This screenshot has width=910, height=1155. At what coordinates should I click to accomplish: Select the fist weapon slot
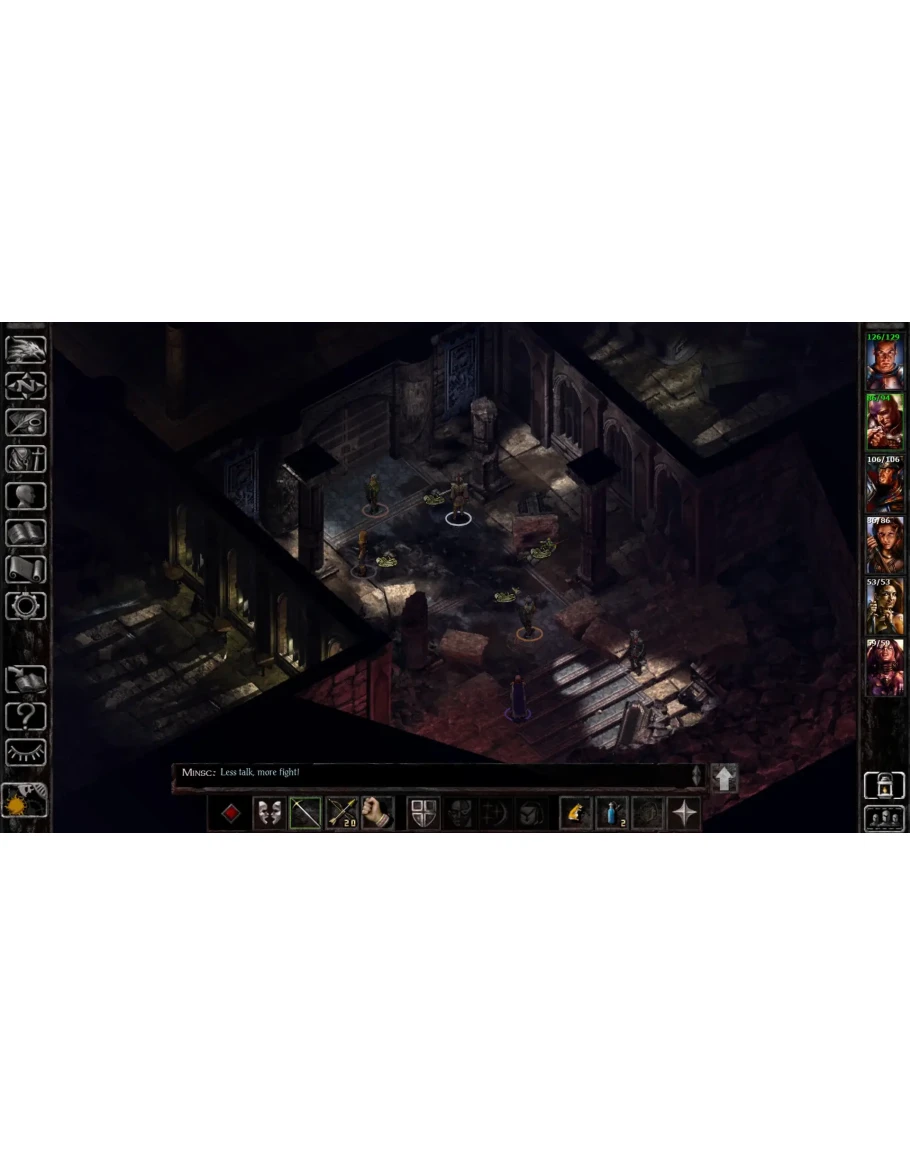point(377,813)
